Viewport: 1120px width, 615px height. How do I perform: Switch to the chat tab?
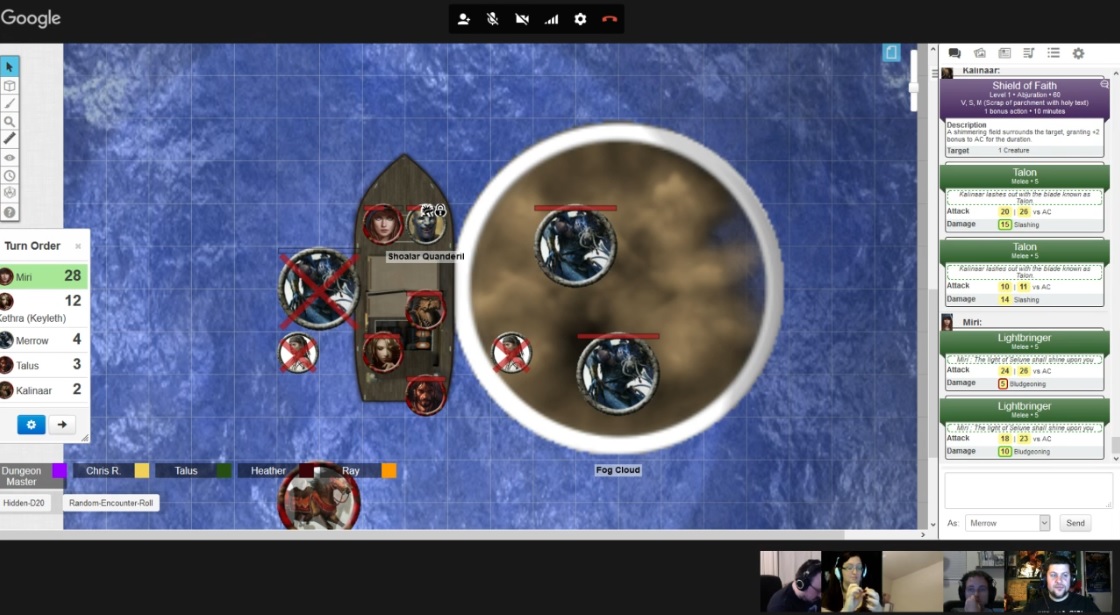(x=954, y=53)
